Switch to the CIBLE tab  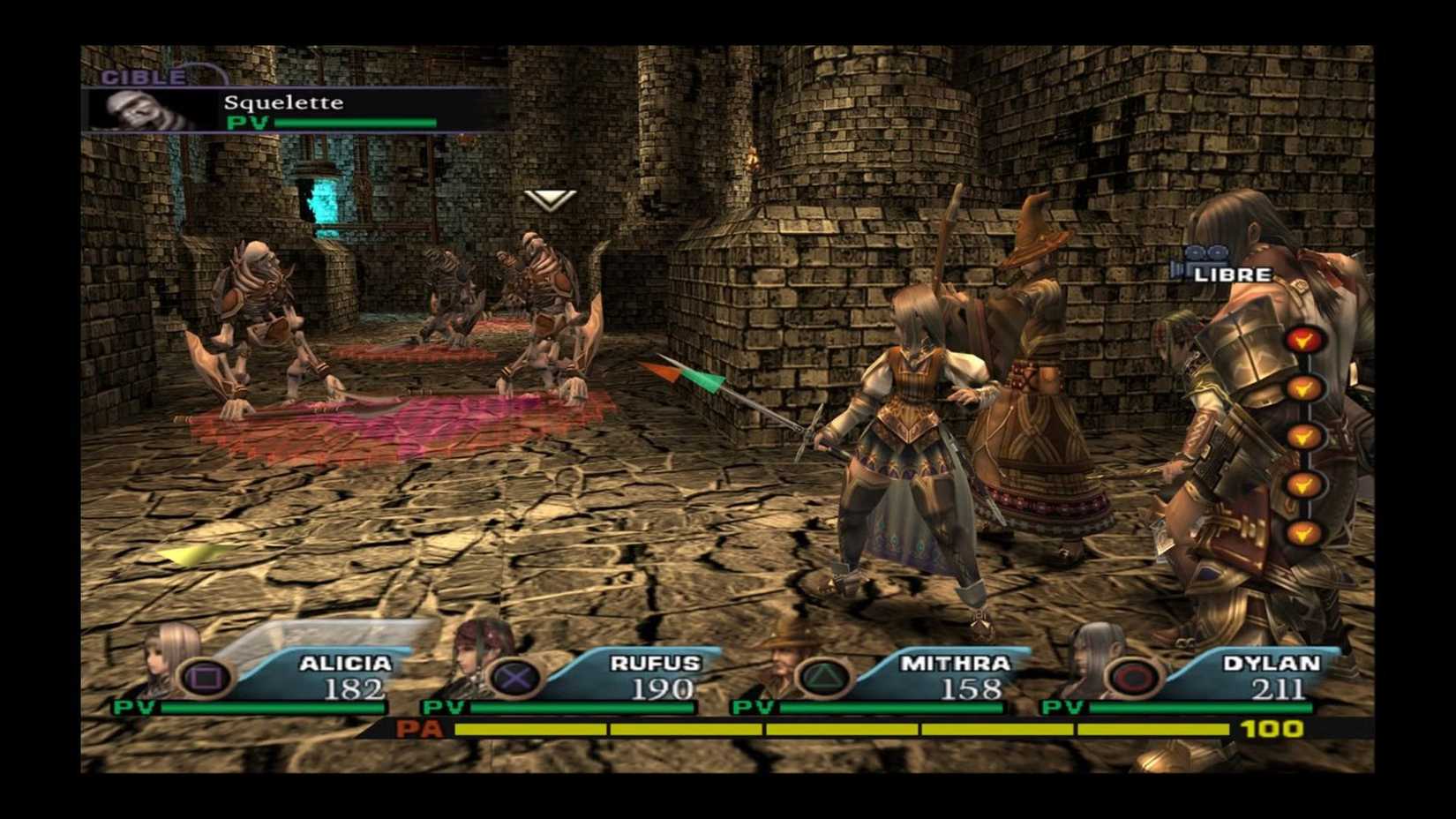click(x=141, y=77)
